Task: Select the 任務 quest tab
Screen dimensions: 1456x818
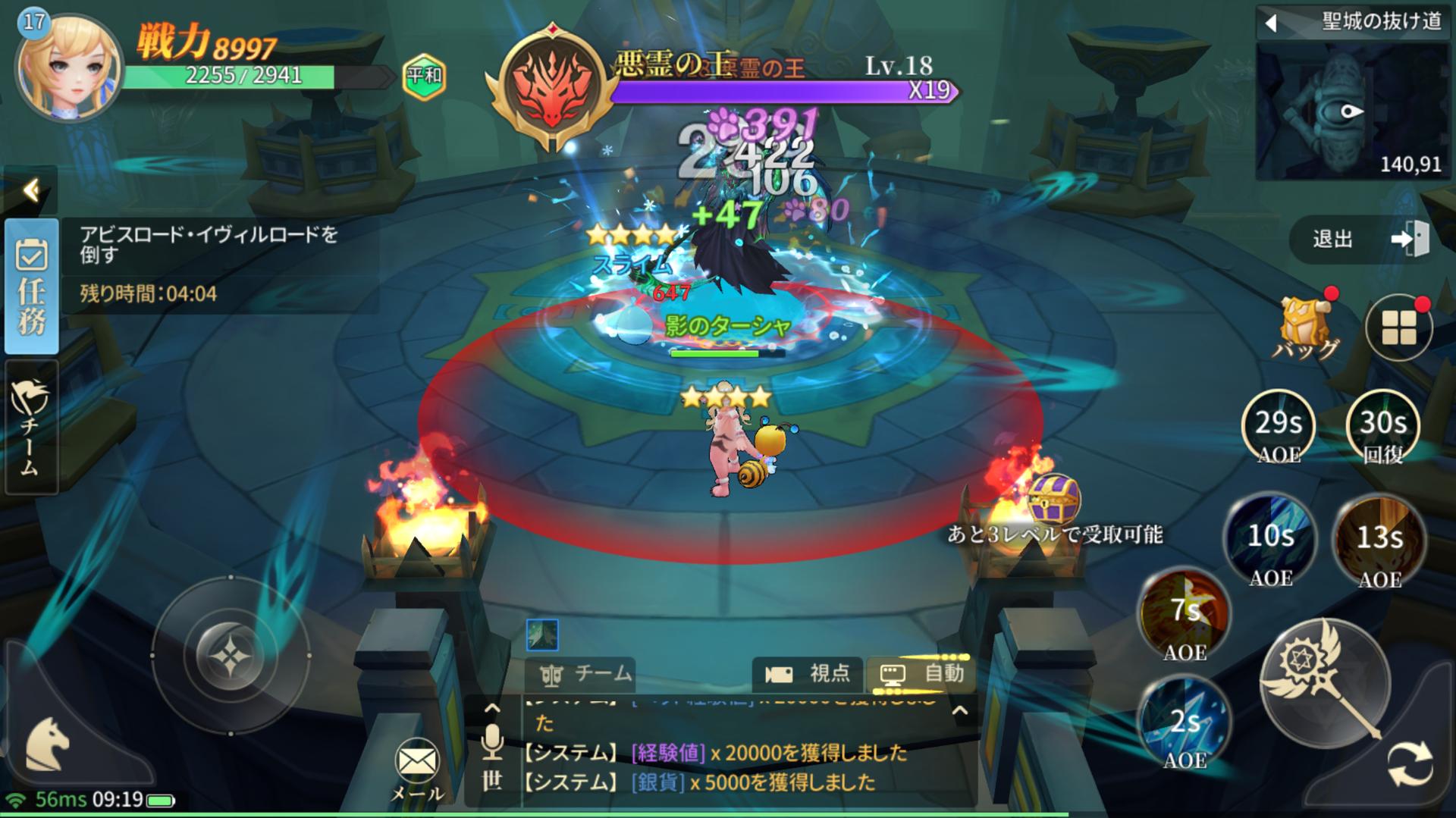Action: (x=32, y=287)
